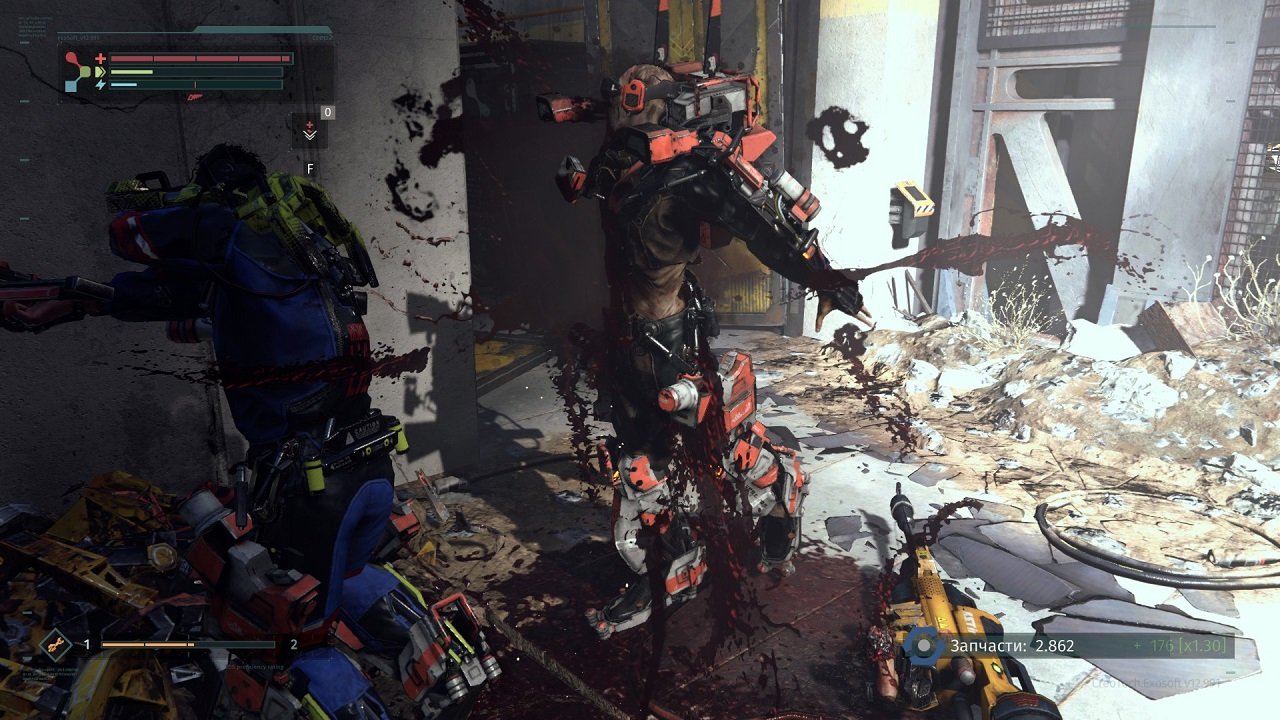
Task: Click the red injectable cross icon above the chevrons
Action: [310, 125]
